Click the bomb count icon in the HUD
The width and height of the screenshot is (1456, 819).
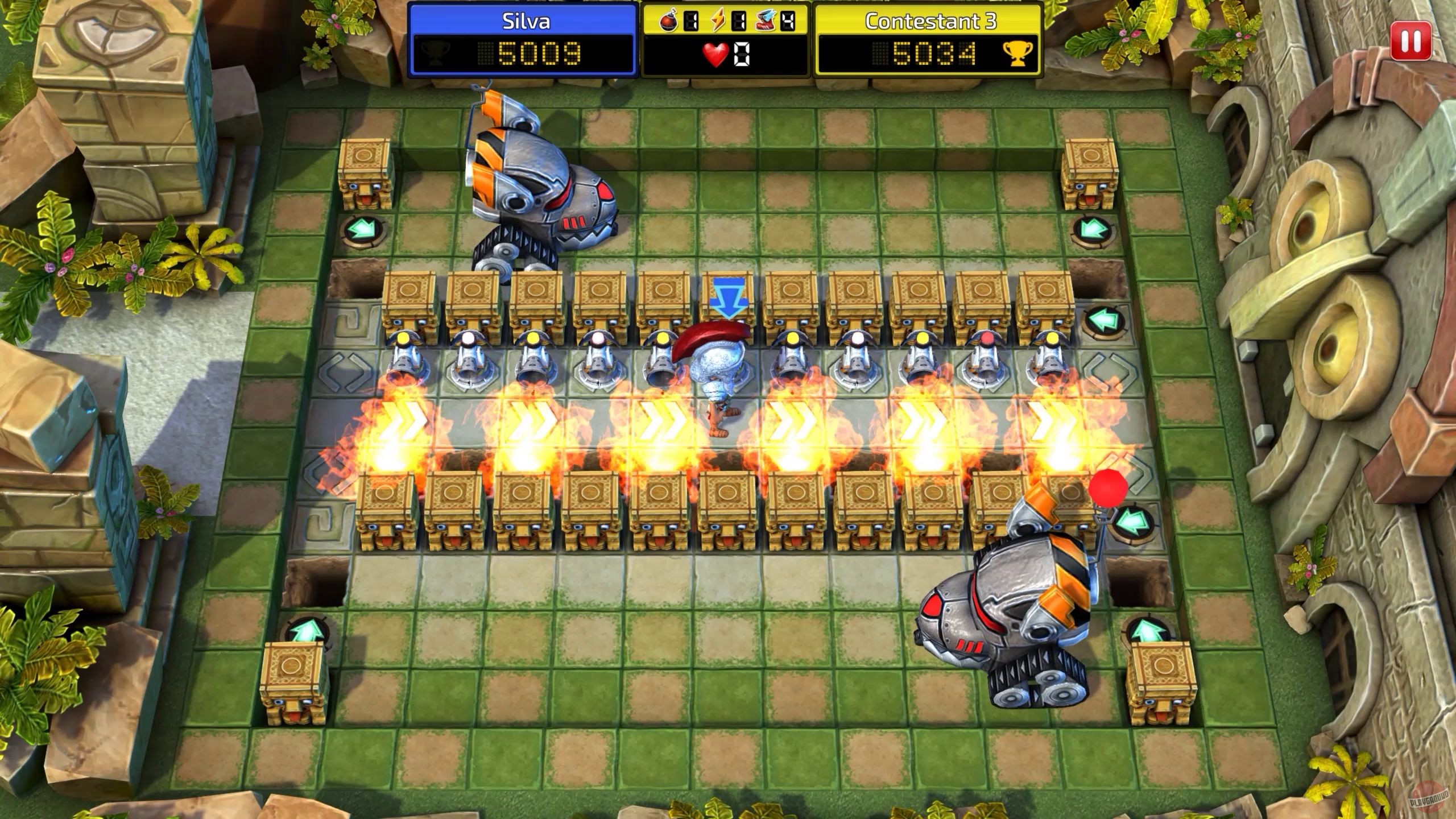668,20
